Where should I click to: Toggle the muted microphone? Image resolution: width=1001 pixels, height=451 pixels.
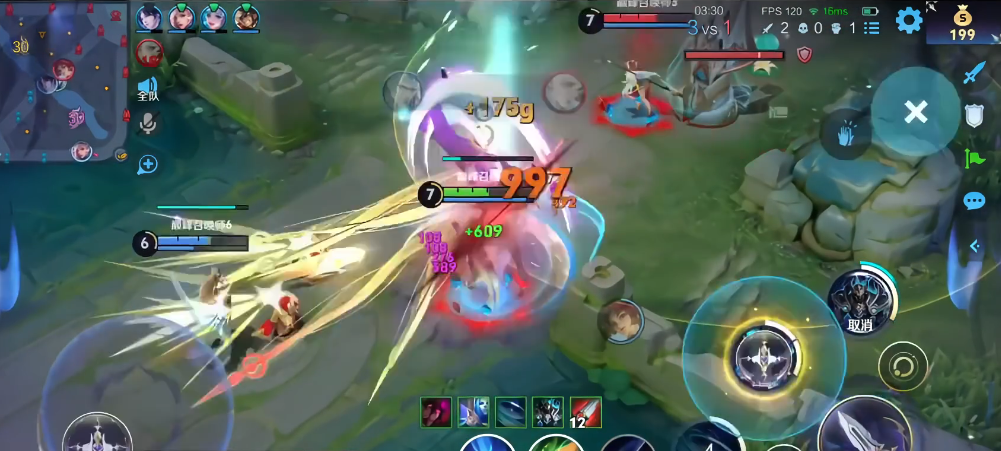pos(148,123)
